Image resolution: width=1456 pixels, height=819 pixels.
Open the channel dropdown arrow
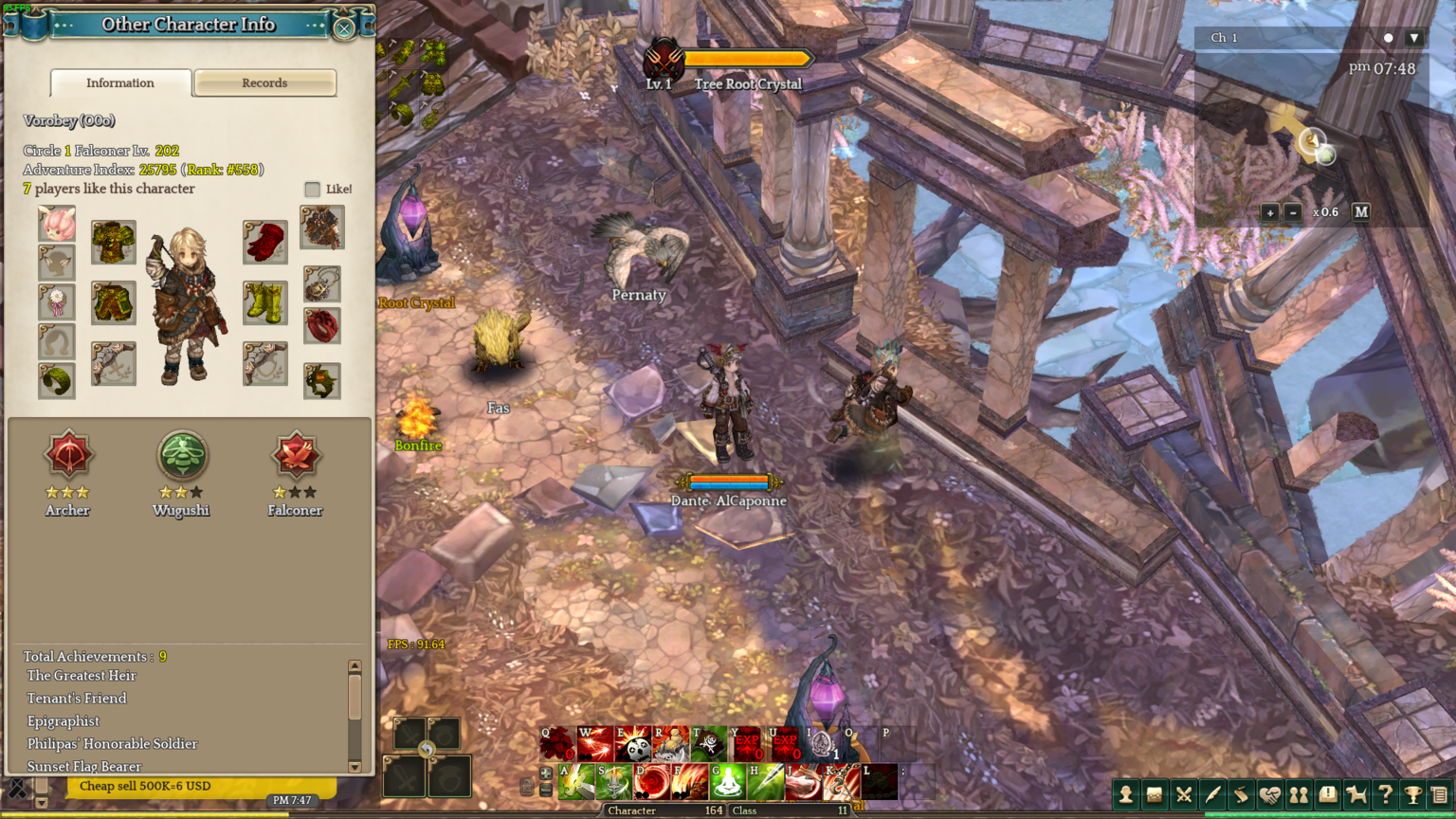coord(1414,38)
